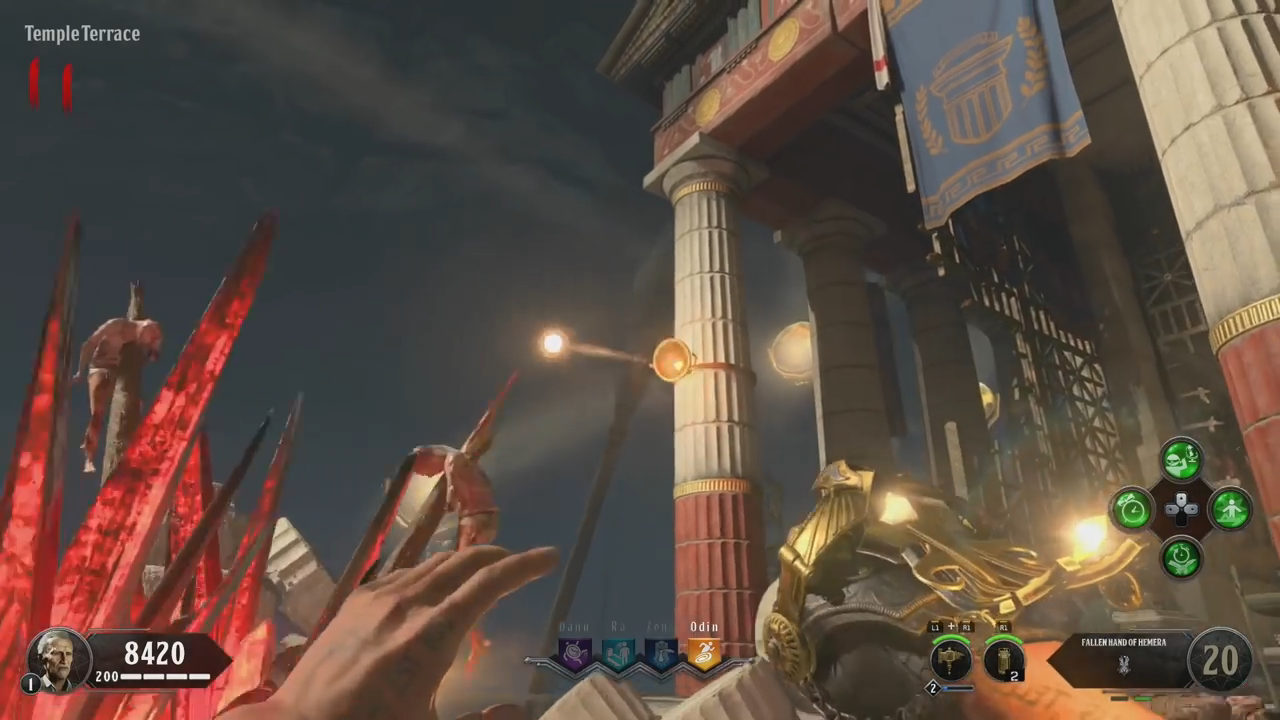Click the Fallen Hand of Hemera weapon panel

click(1123, 659)
